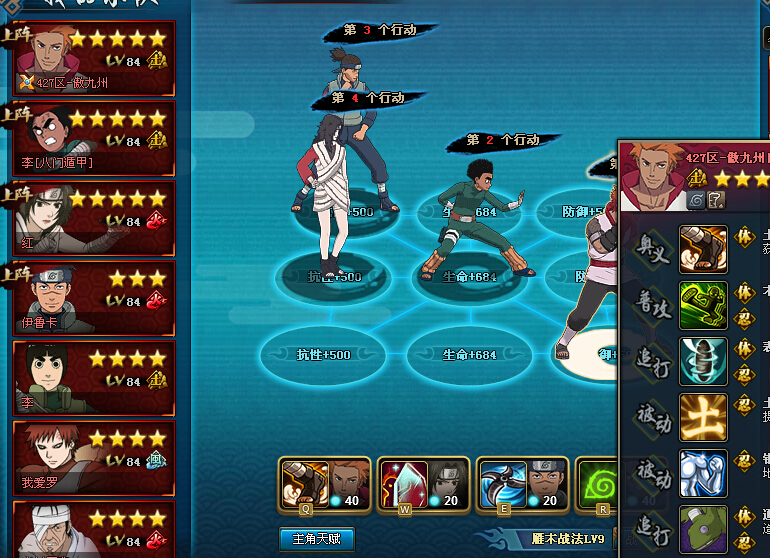Choose the 李[八门遁甲] ninja card
This screenshot has width=770, height=558.
pyautogui.click(x=94, y=137)
